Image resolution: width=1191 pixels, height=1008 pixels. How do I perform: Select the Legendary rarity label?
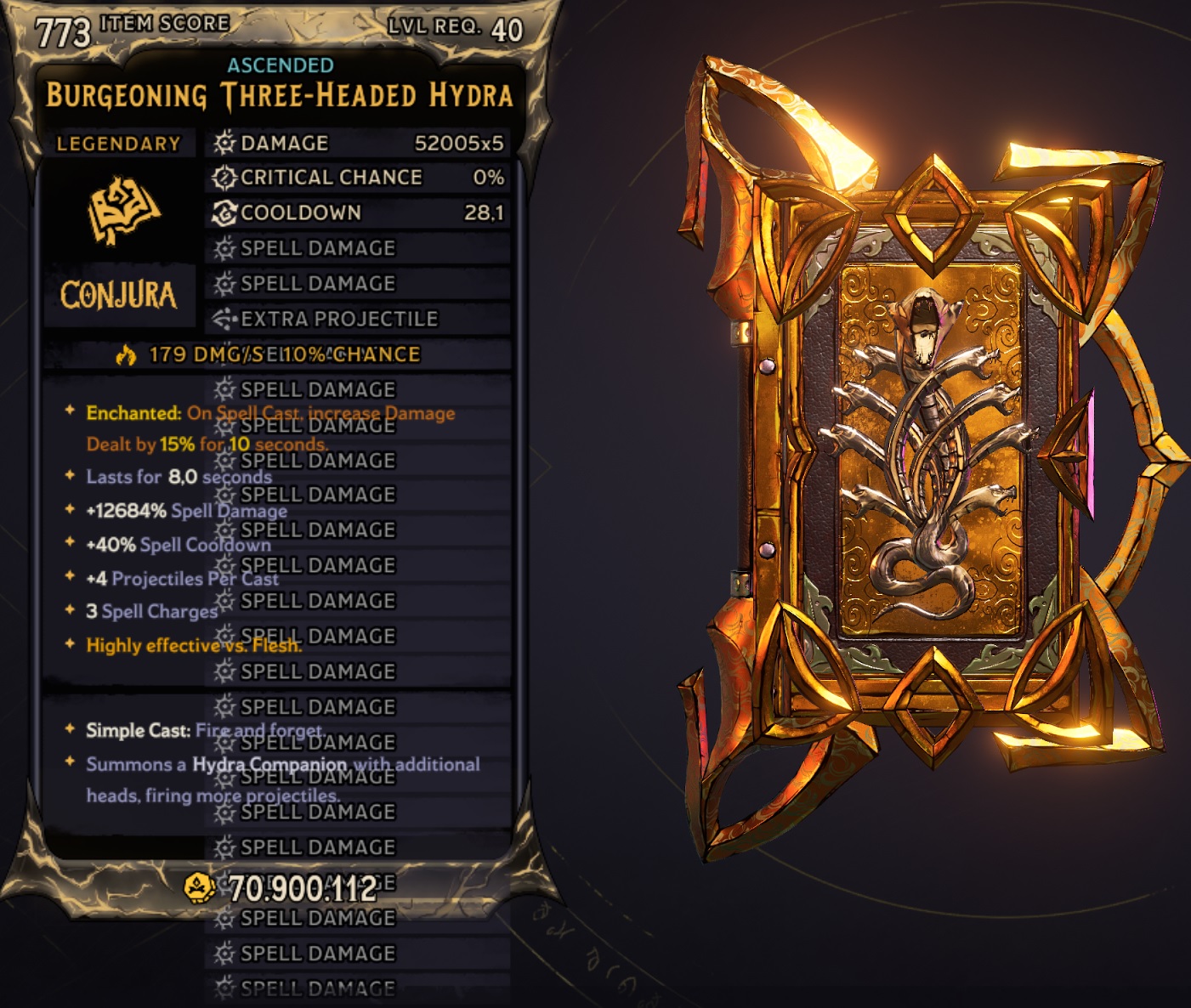tap(119, 144)
